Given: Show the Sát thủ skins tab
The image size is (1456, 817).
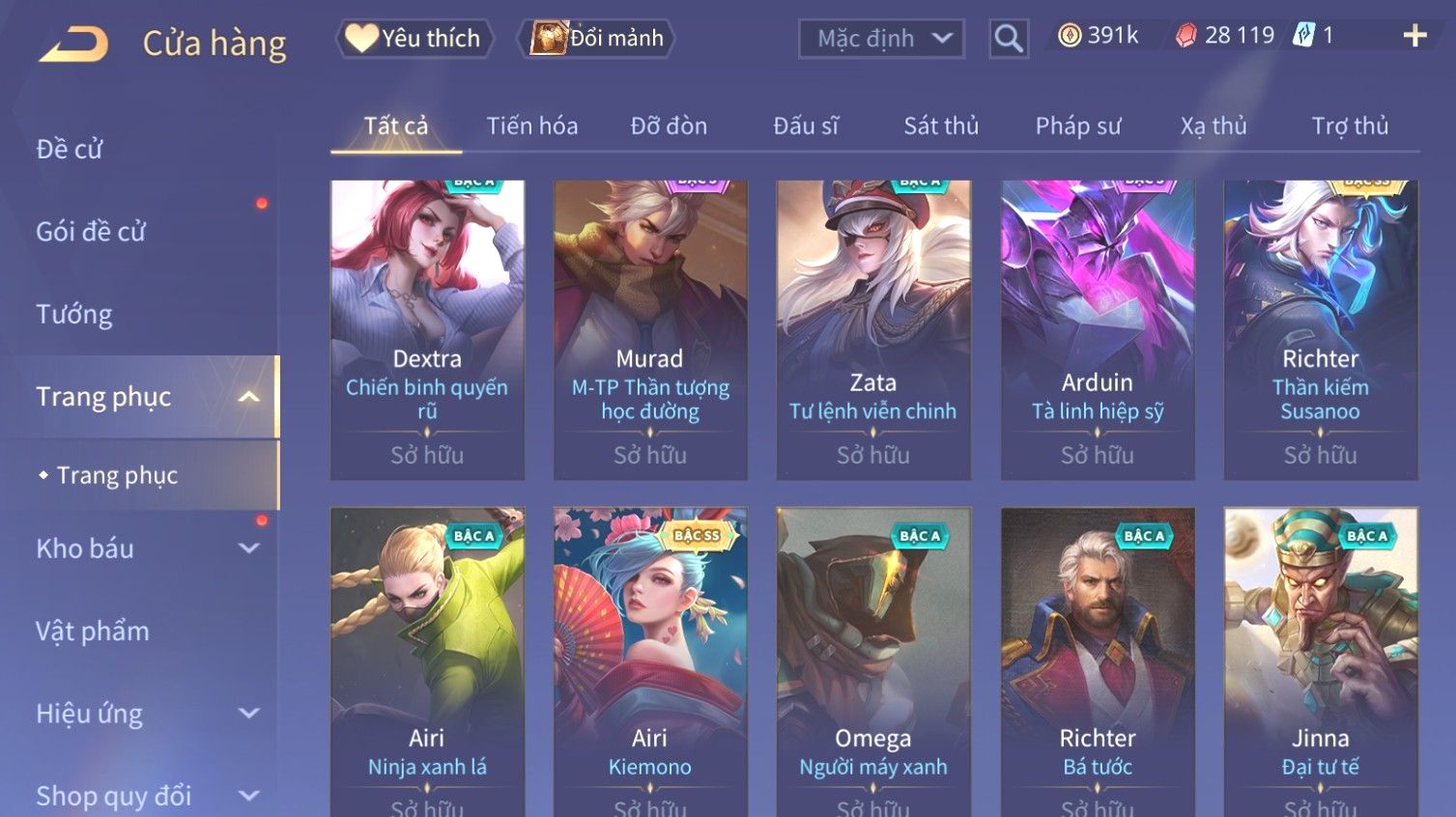Looking at the screenshot, I should 941,126.
